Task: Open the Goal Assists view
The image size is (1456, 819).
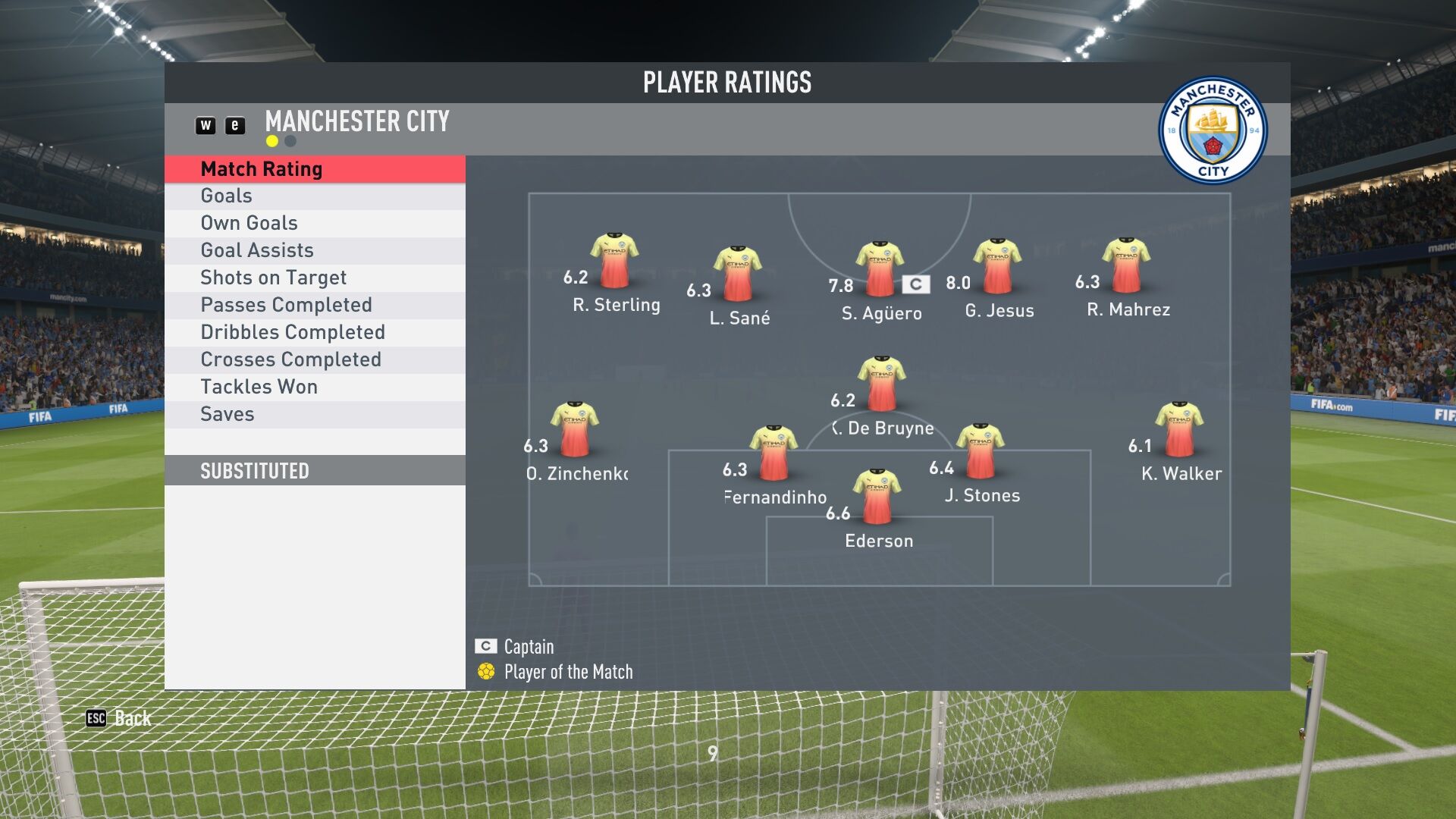Action: (x=314, y=251)
